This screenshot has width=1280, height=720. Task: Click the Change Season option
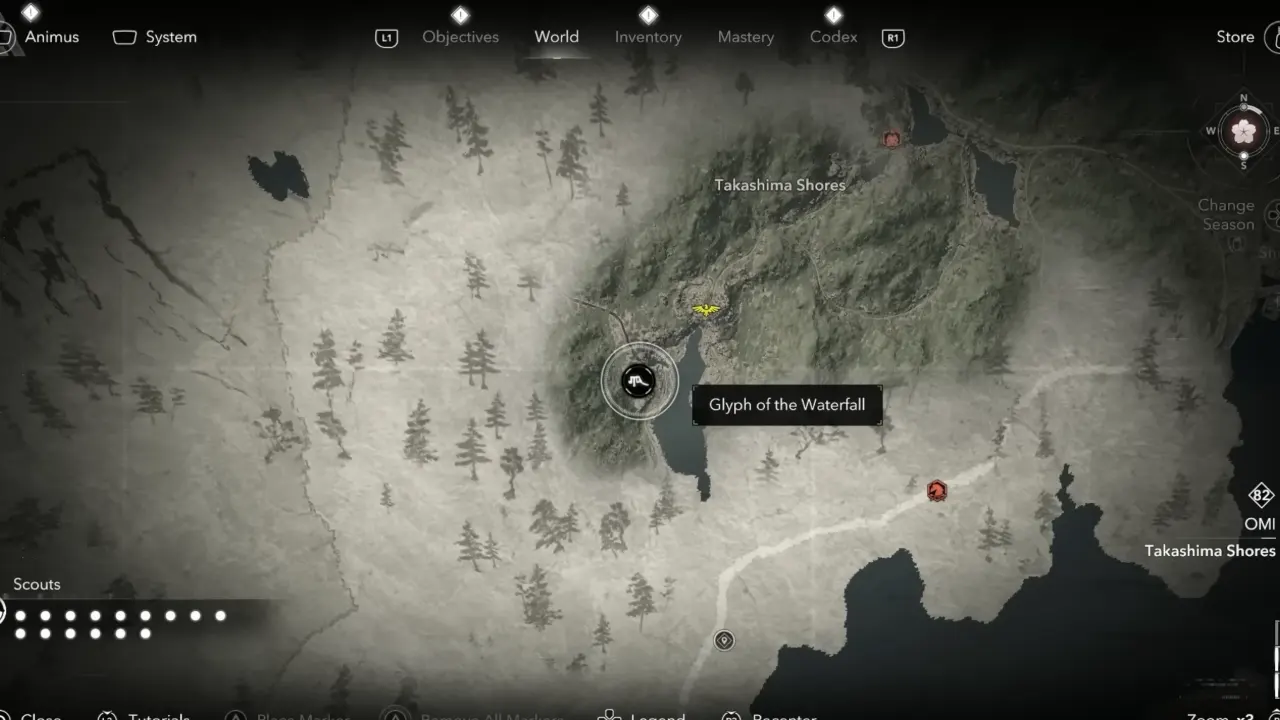tap(1227, 215)
